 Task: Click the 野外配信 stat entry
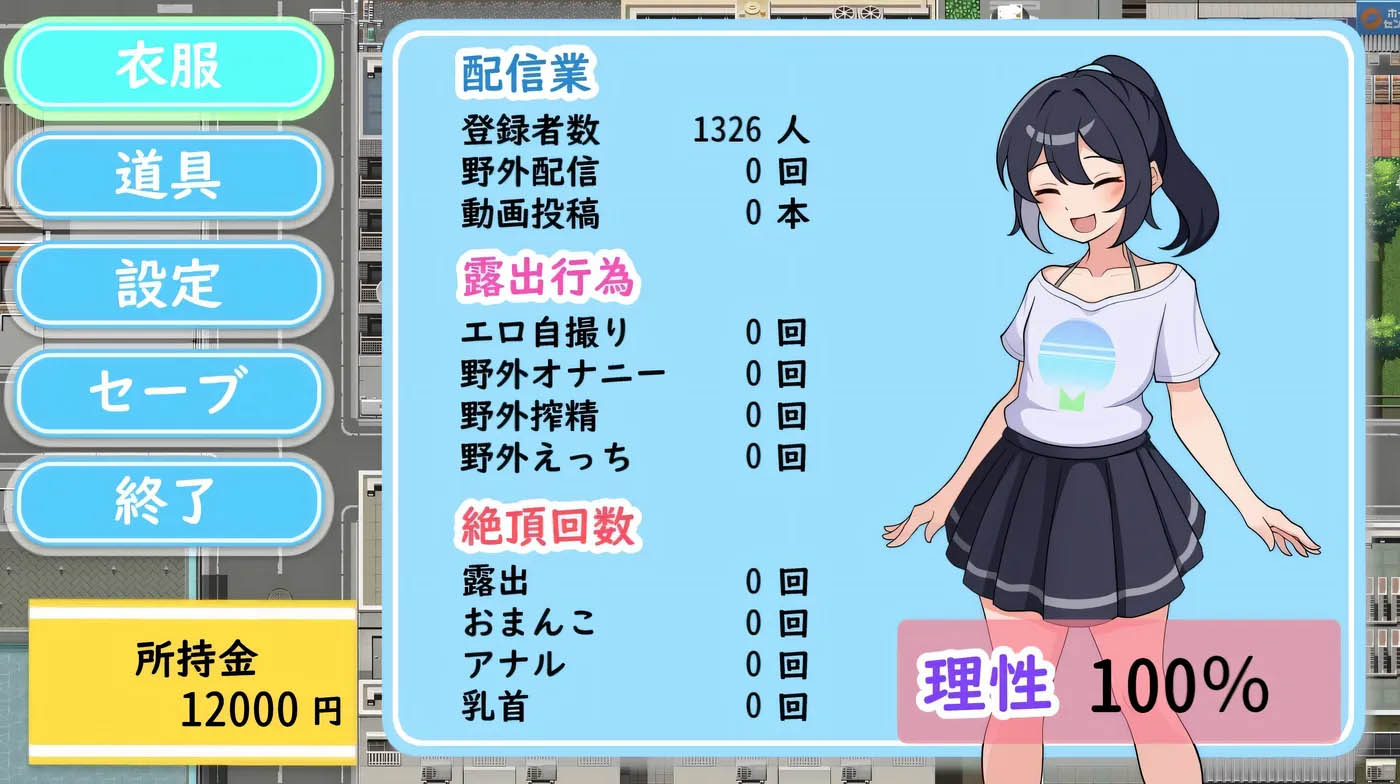click(x=600, y=172)
